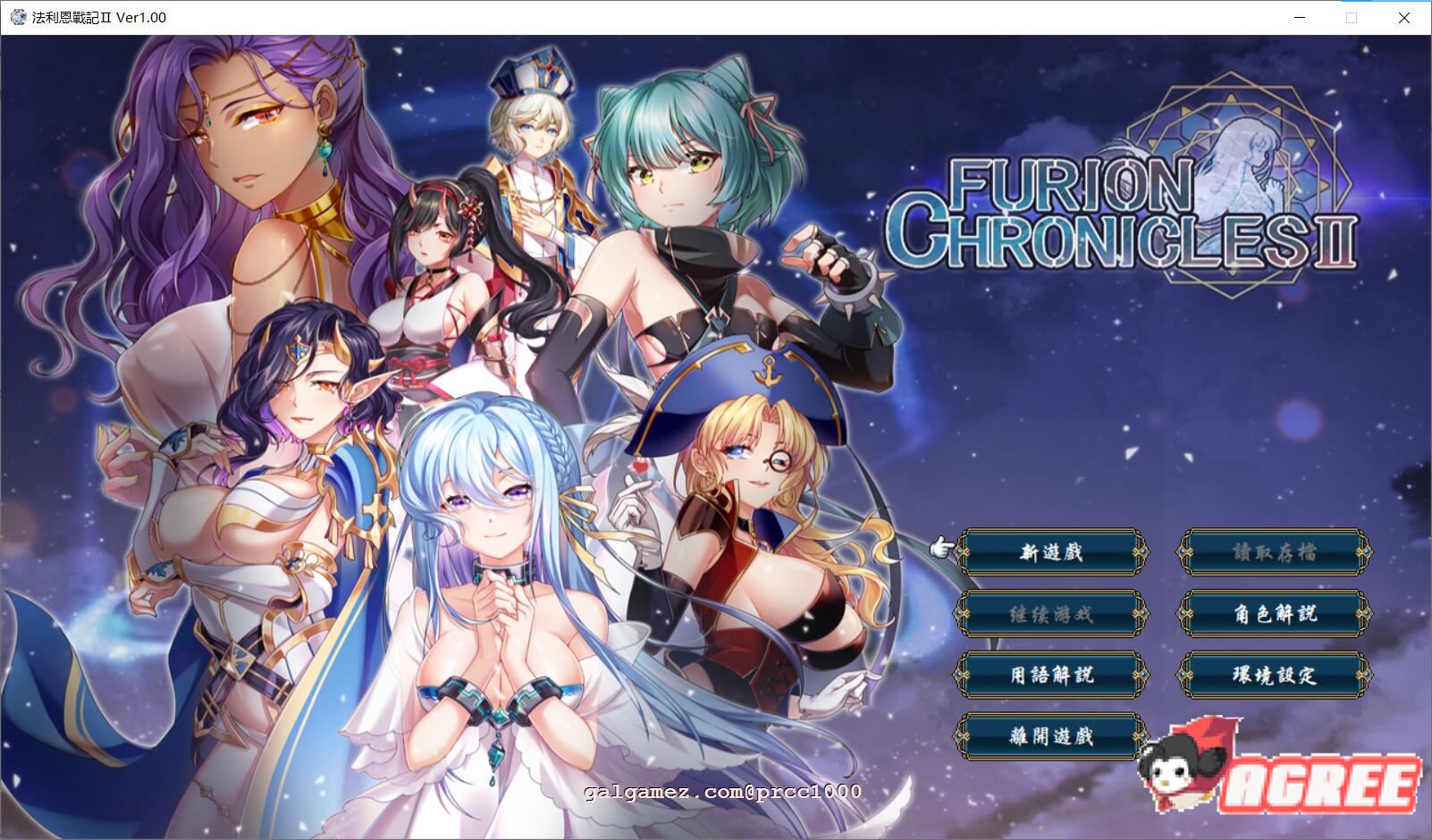Open 角色解說 character explanations

1273,615
